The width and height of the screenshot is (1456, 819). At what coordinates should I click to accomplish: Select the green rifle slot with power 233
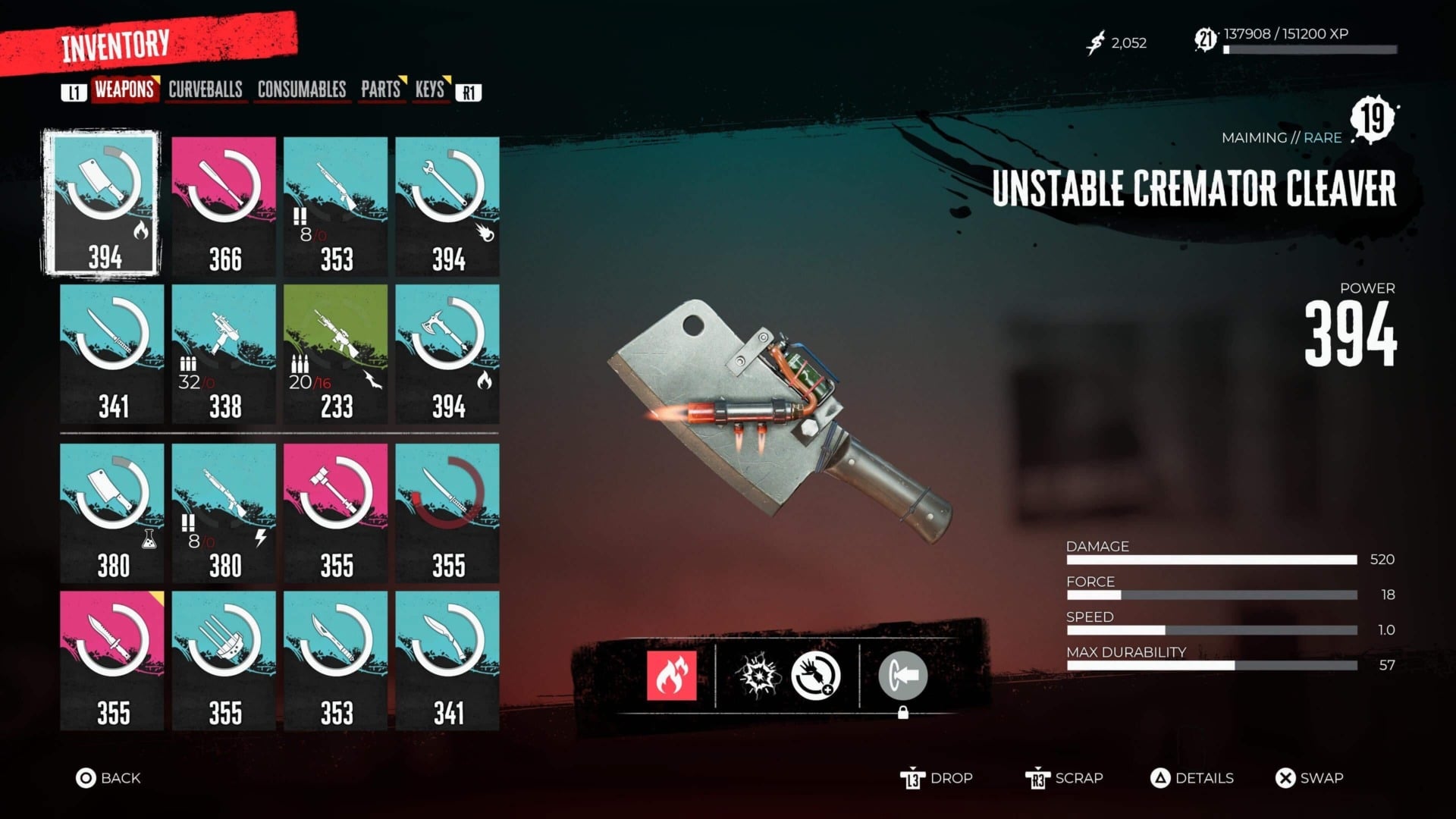point(333,353)
